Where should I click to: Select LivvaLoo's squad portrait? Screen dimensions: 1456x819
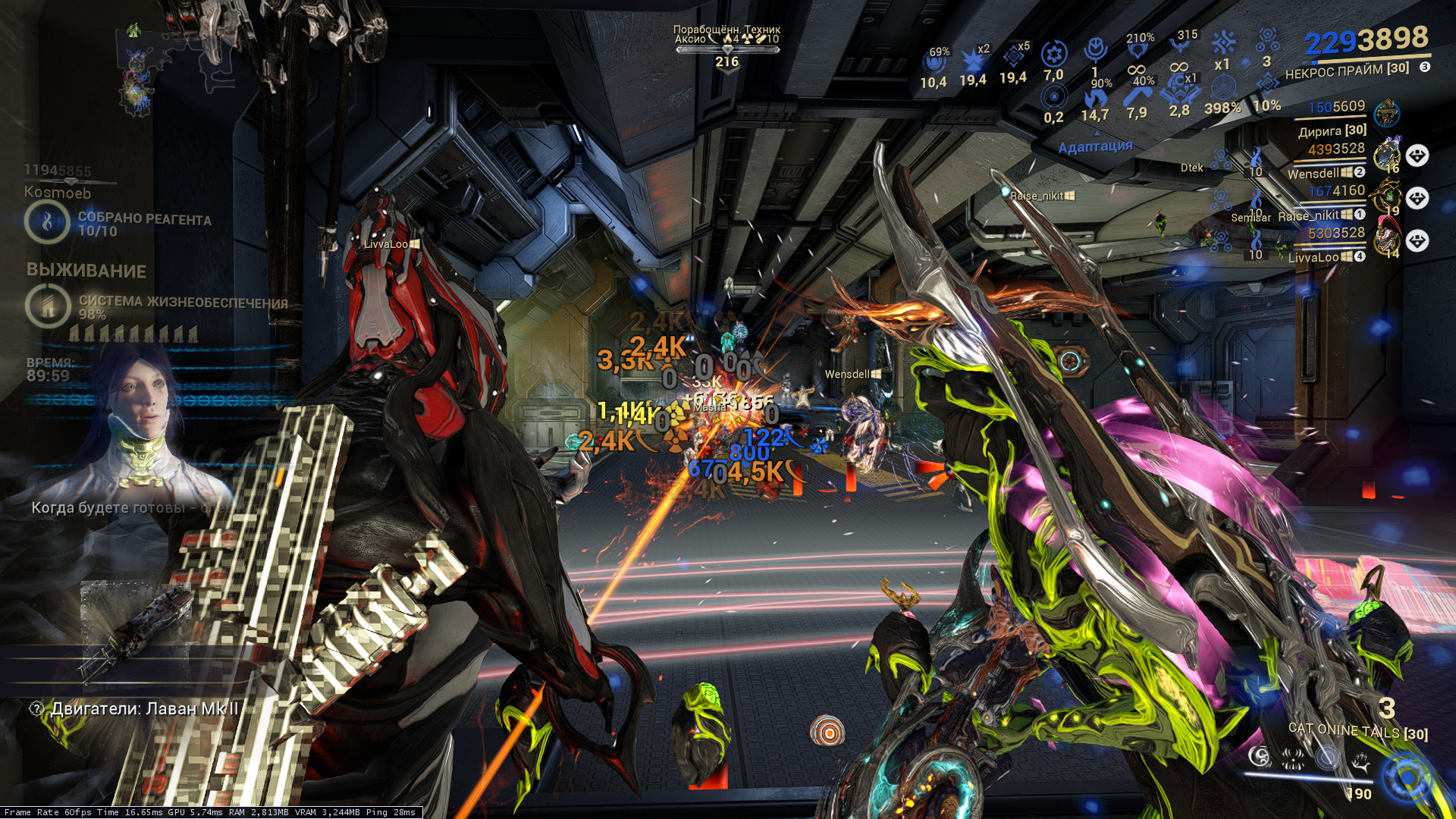[1387, 240]
